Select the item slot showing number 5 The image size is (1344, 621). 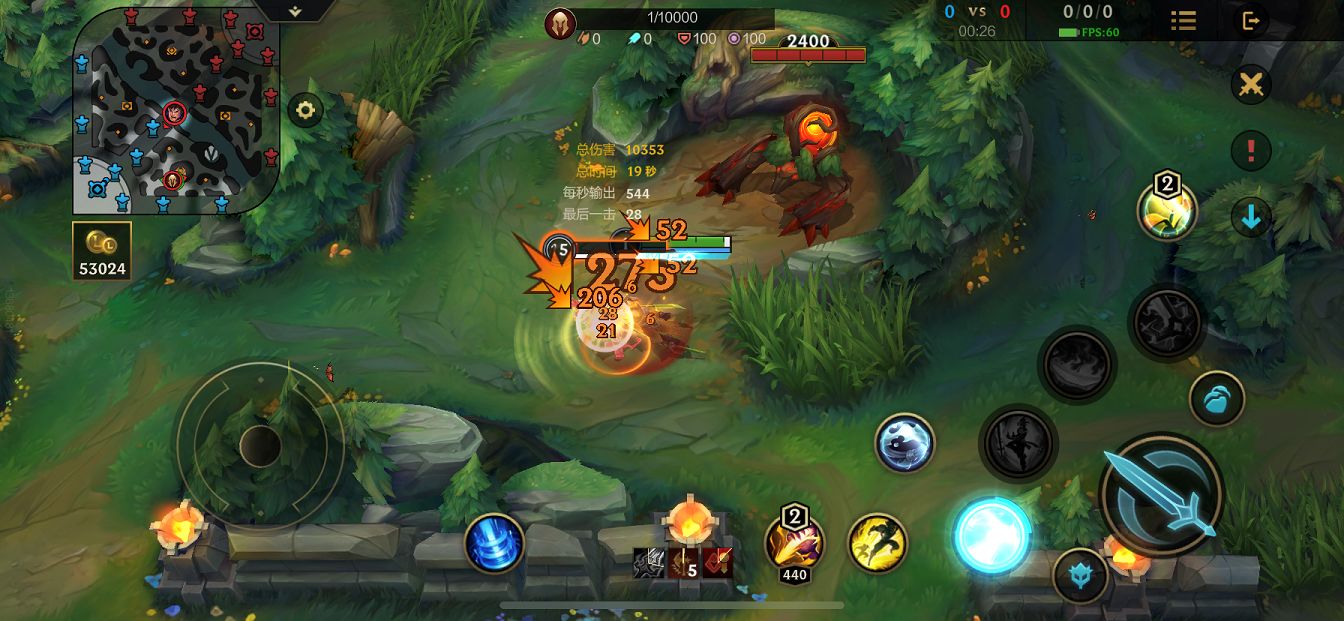point(682,563)
